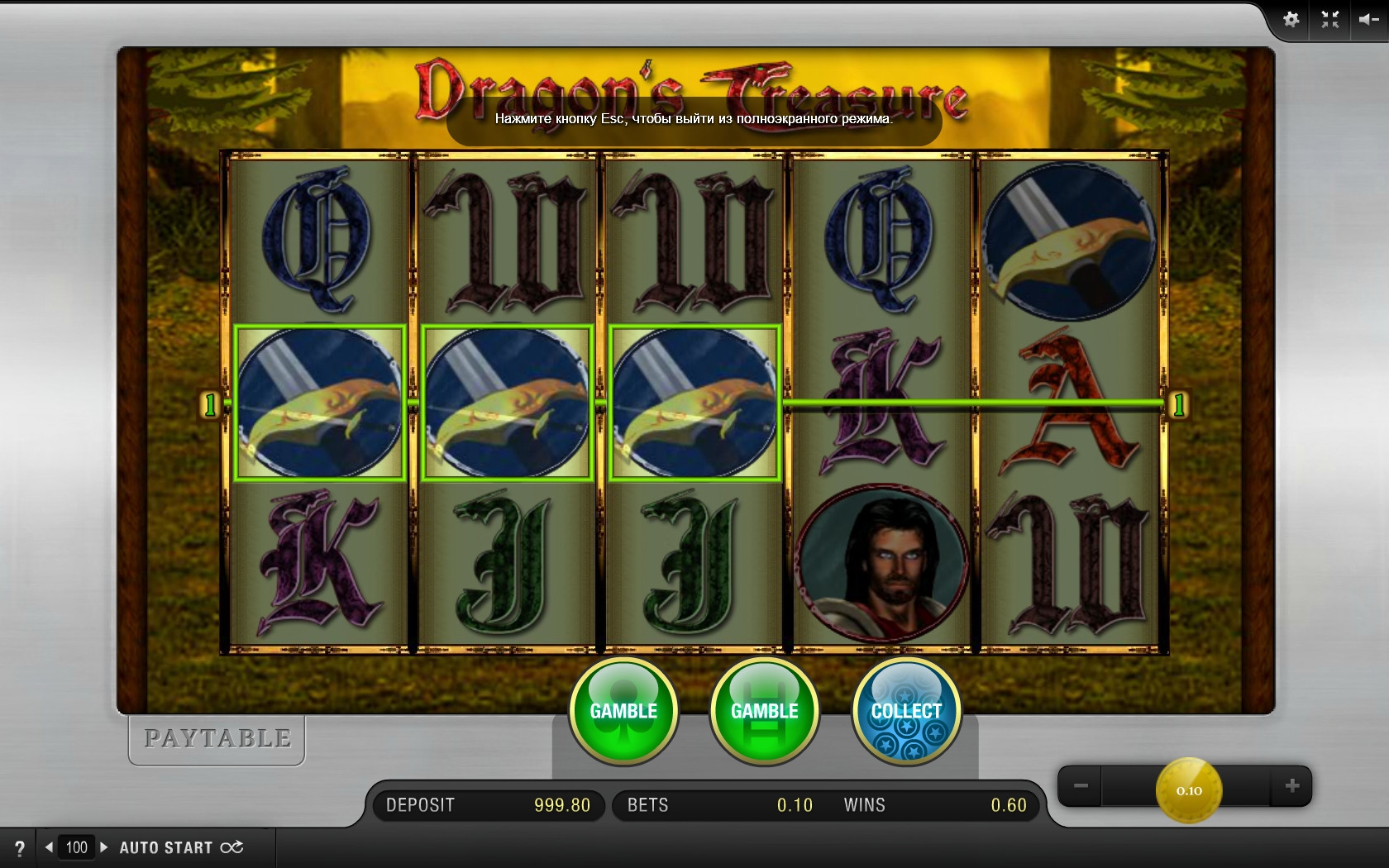Exit fullscreen mode via arrows icon
The height and width of the screenshot is (868, 1389).
click(x=1329, y=20)
